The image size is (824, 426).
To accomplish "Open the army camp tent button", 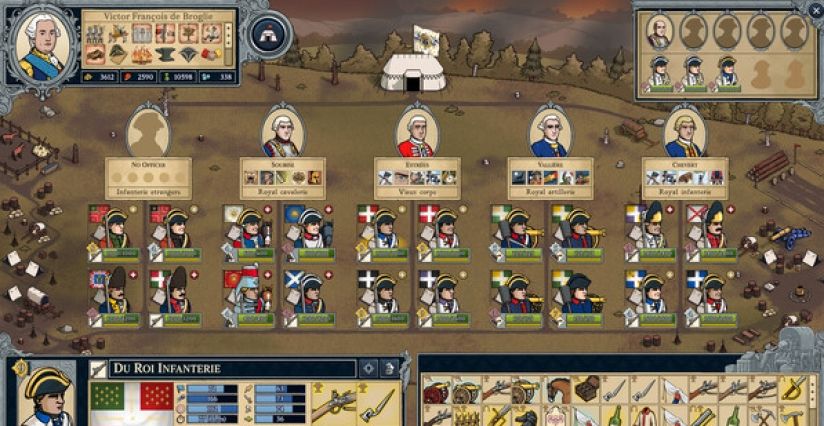I will [x=269, y=33].
